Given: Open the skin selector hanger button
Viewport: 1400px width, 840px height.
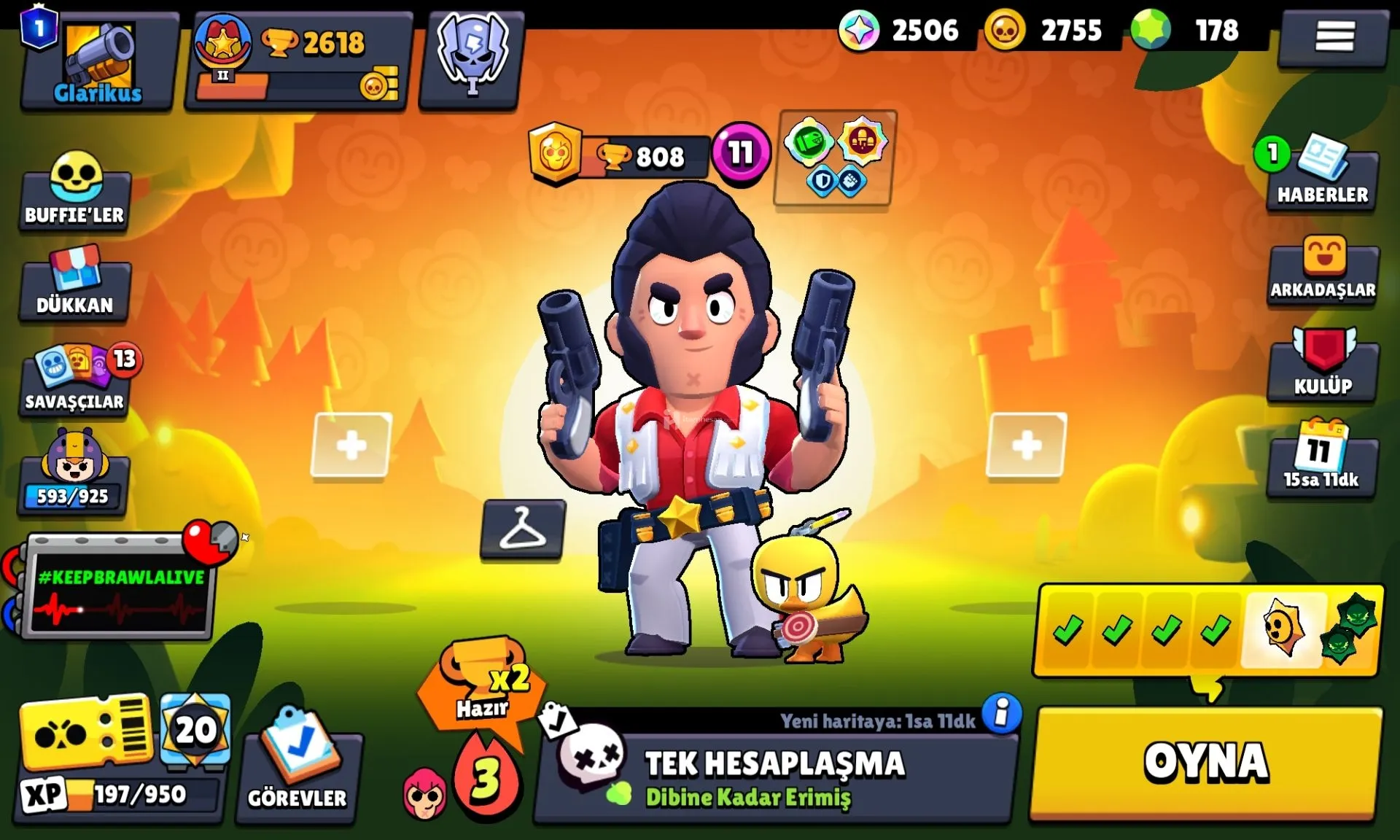Looking at the screenshot, I should 522,529.
